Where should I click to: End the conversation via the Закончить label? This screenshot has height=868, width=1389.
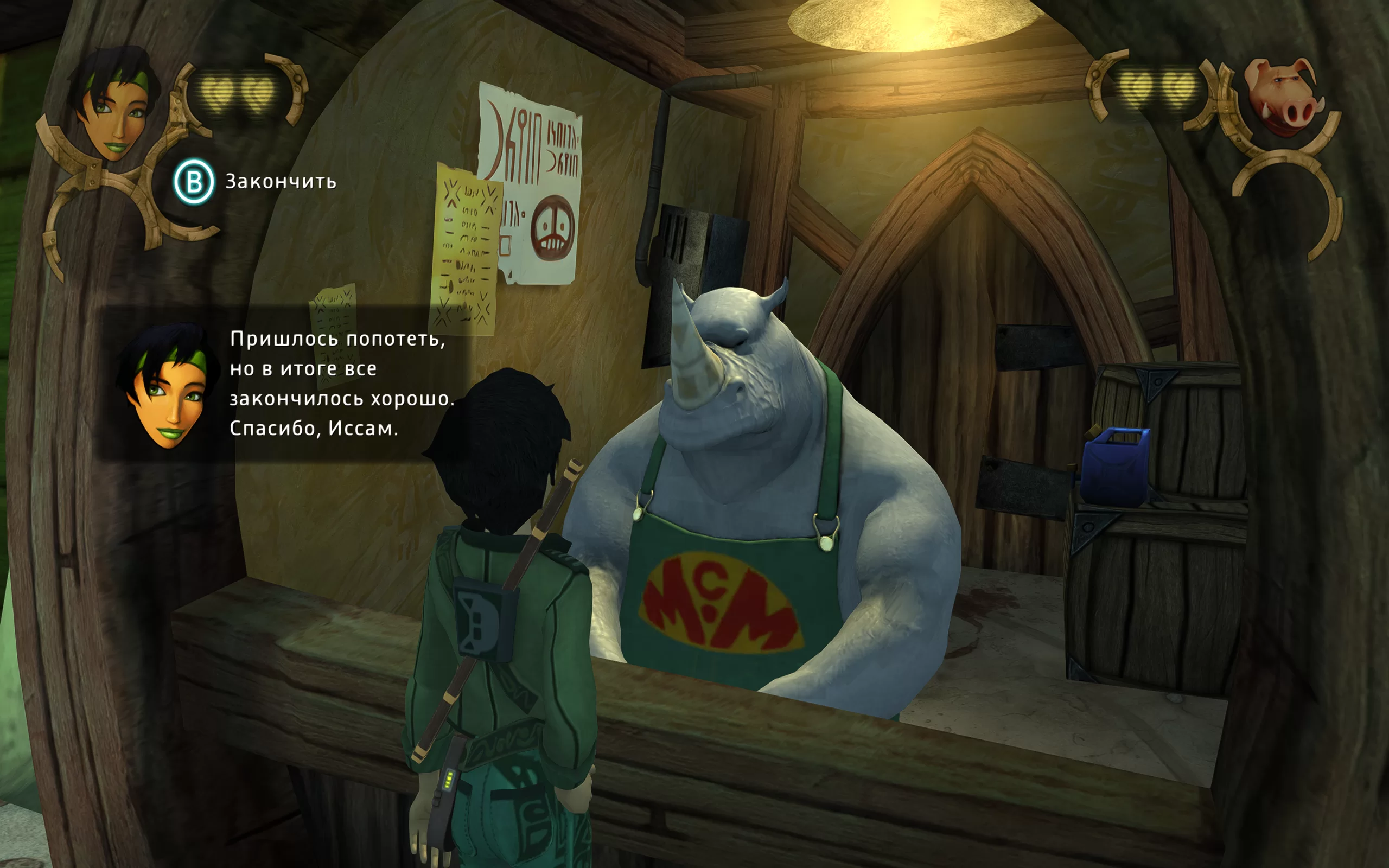[x=280, y=182]
